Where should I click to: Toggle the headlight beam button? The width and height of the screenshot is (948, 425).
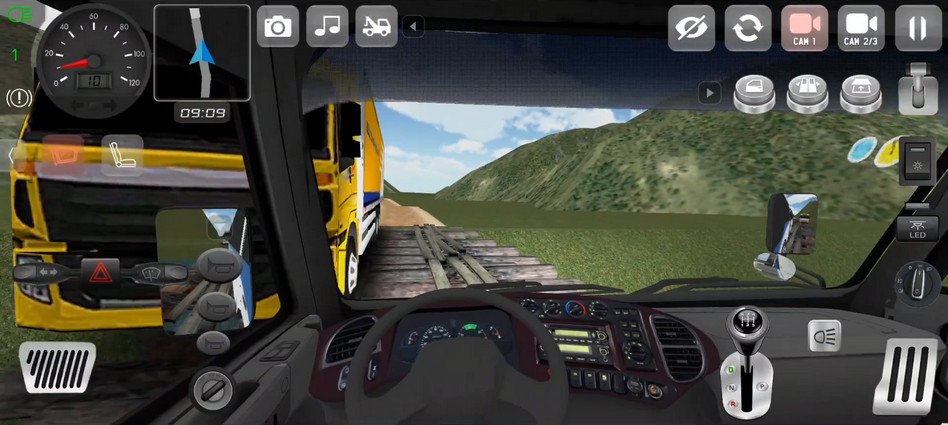point(824,335)
